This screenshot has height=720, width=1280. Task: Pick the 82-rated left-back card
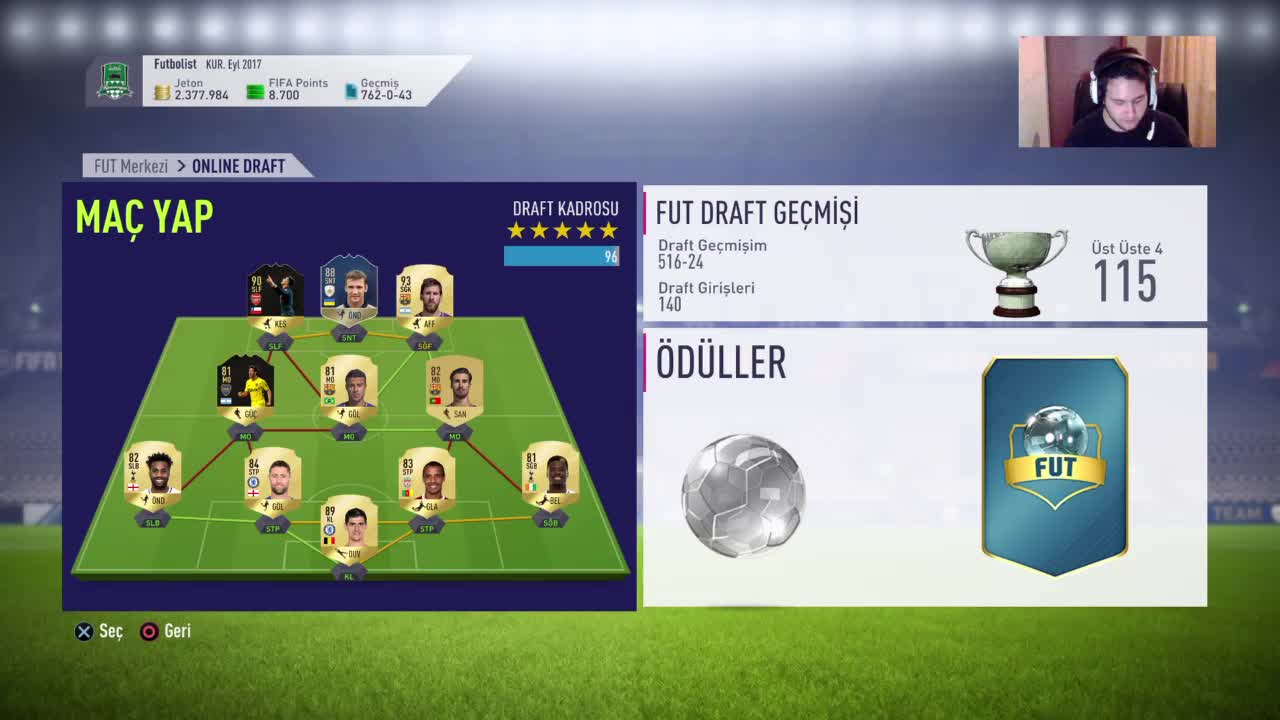pyautogui.click(x=153, y=475)
